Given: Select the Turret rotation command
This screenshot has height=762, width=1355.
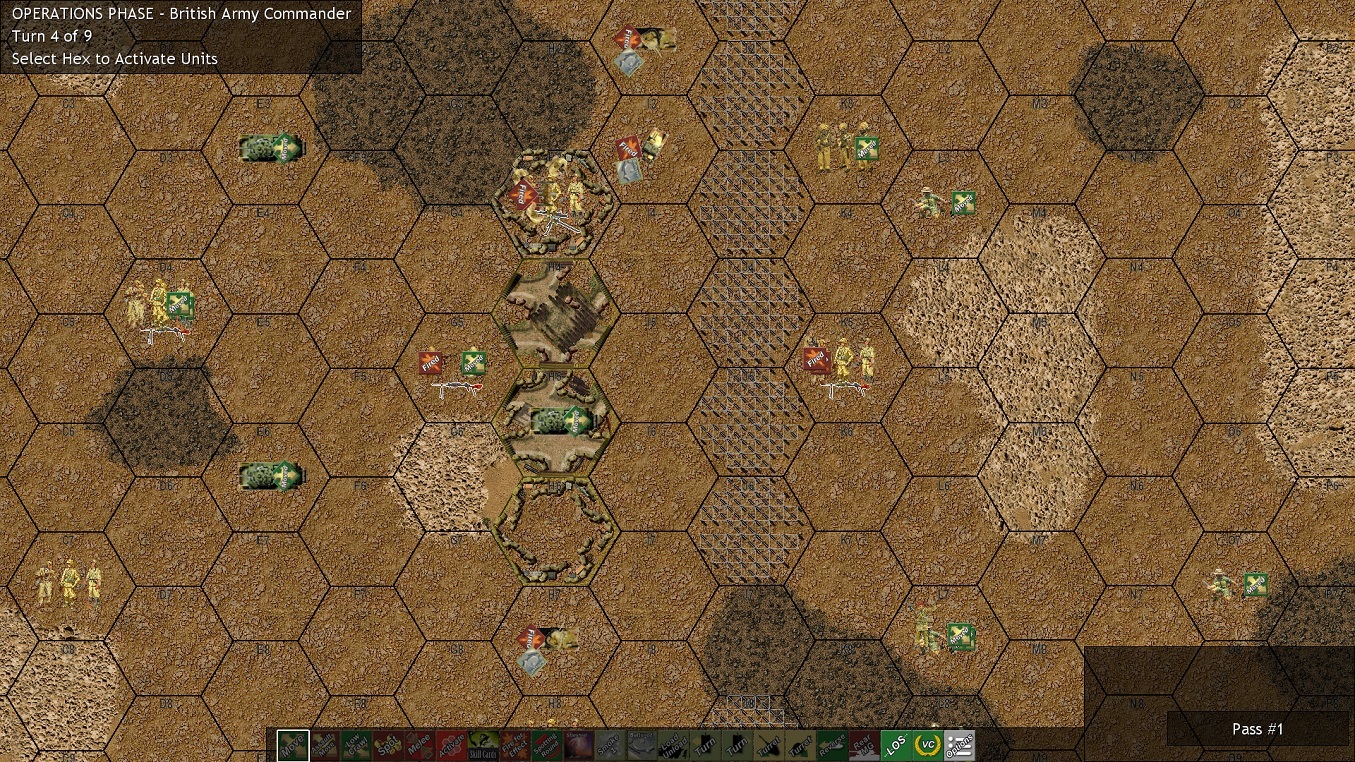Looking at the screenshot, I should [767, 744].
